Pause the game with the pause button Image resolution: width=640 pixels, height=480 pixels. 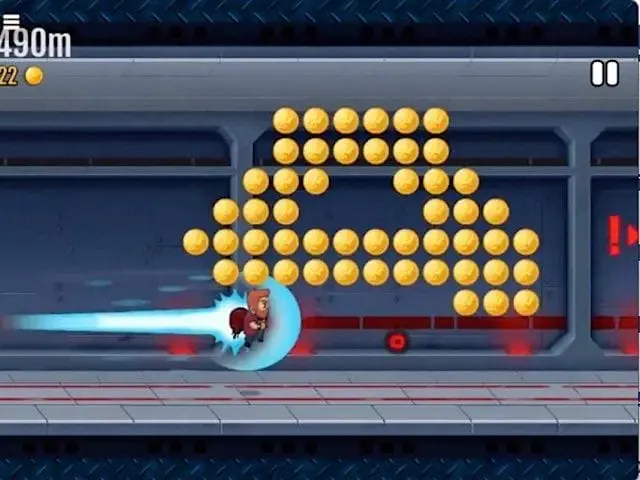point(604,73)
